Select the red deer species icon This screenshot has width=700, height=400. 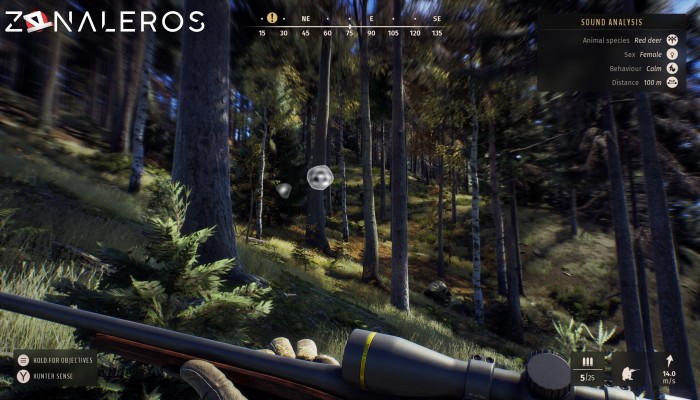(x=673, y=40)
